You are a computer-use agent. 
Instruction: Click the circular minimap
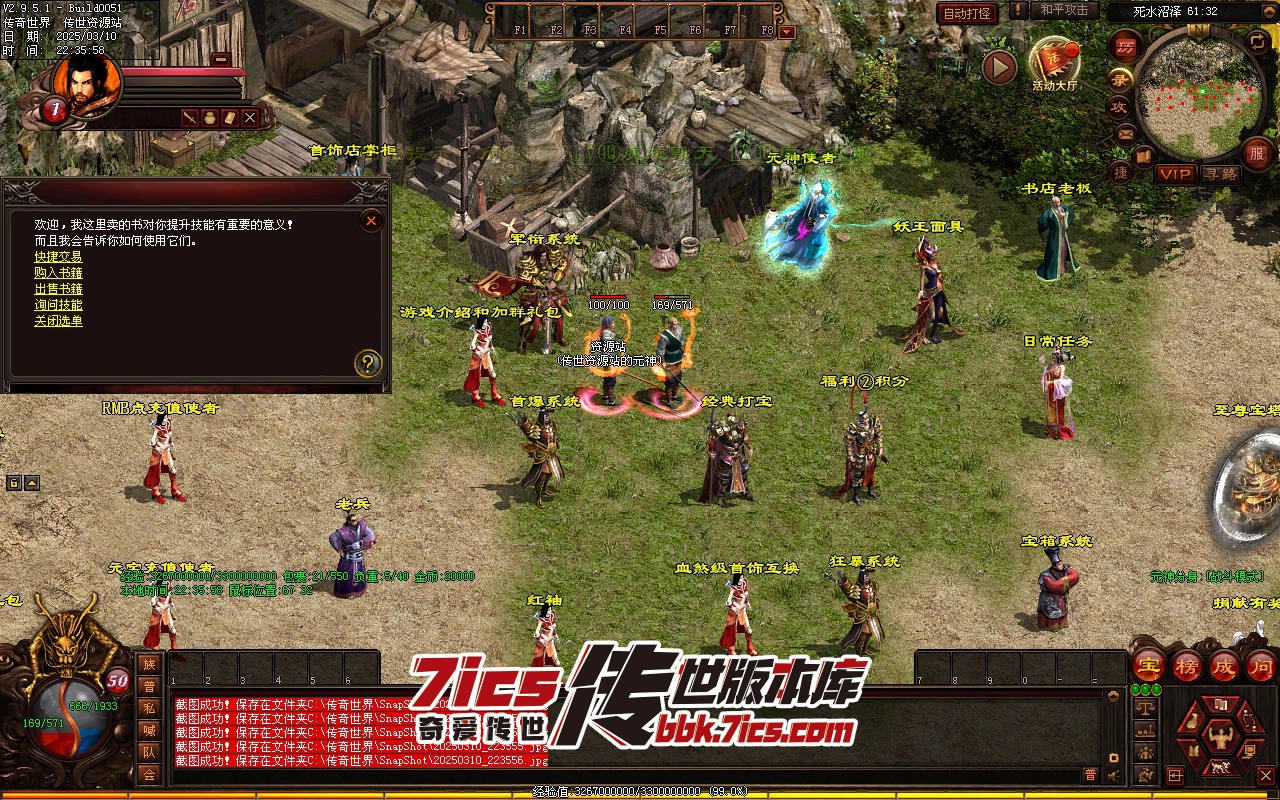pos(1199,96)
